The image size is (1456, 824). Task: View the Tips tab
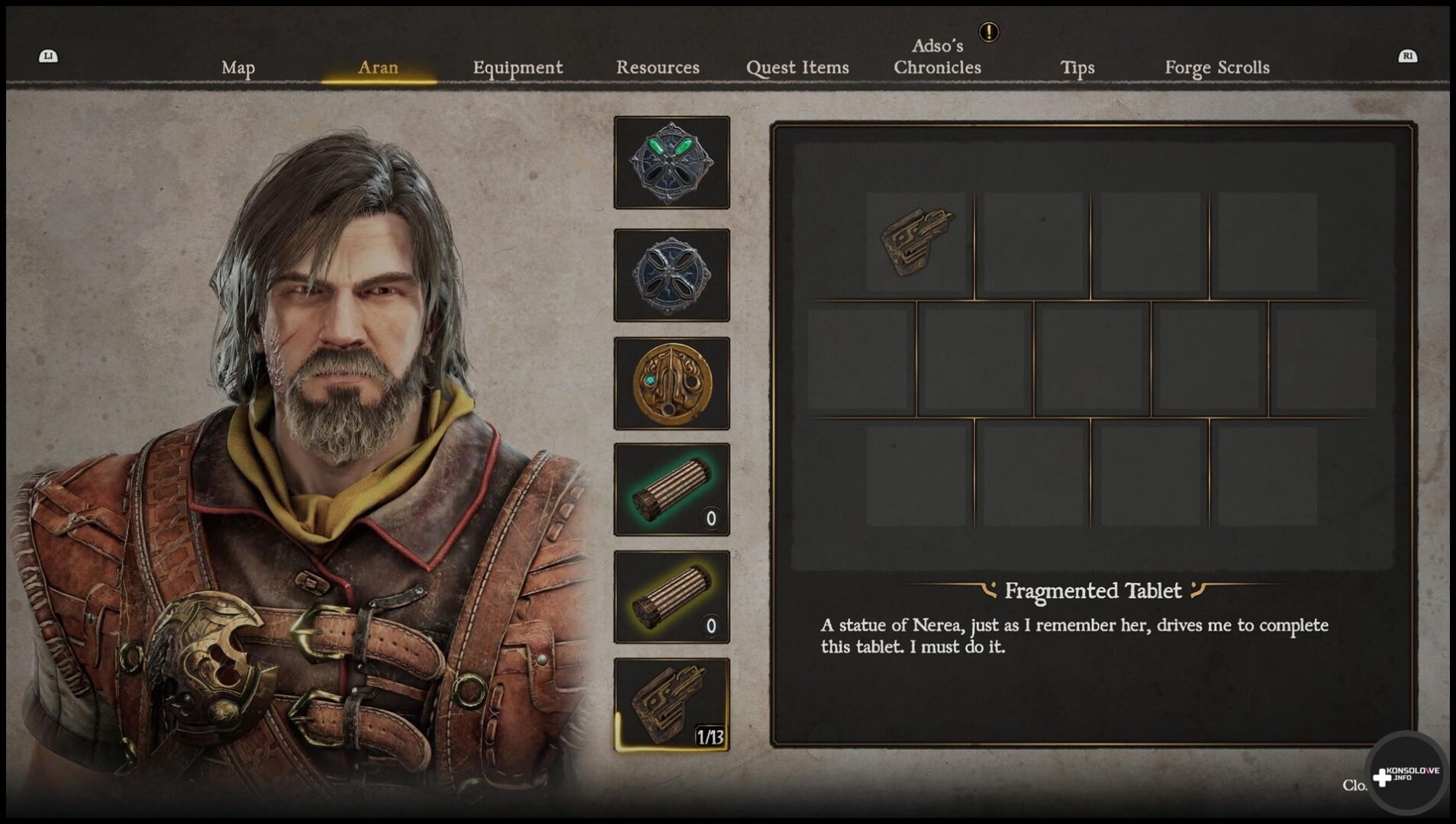[1077, 68]
